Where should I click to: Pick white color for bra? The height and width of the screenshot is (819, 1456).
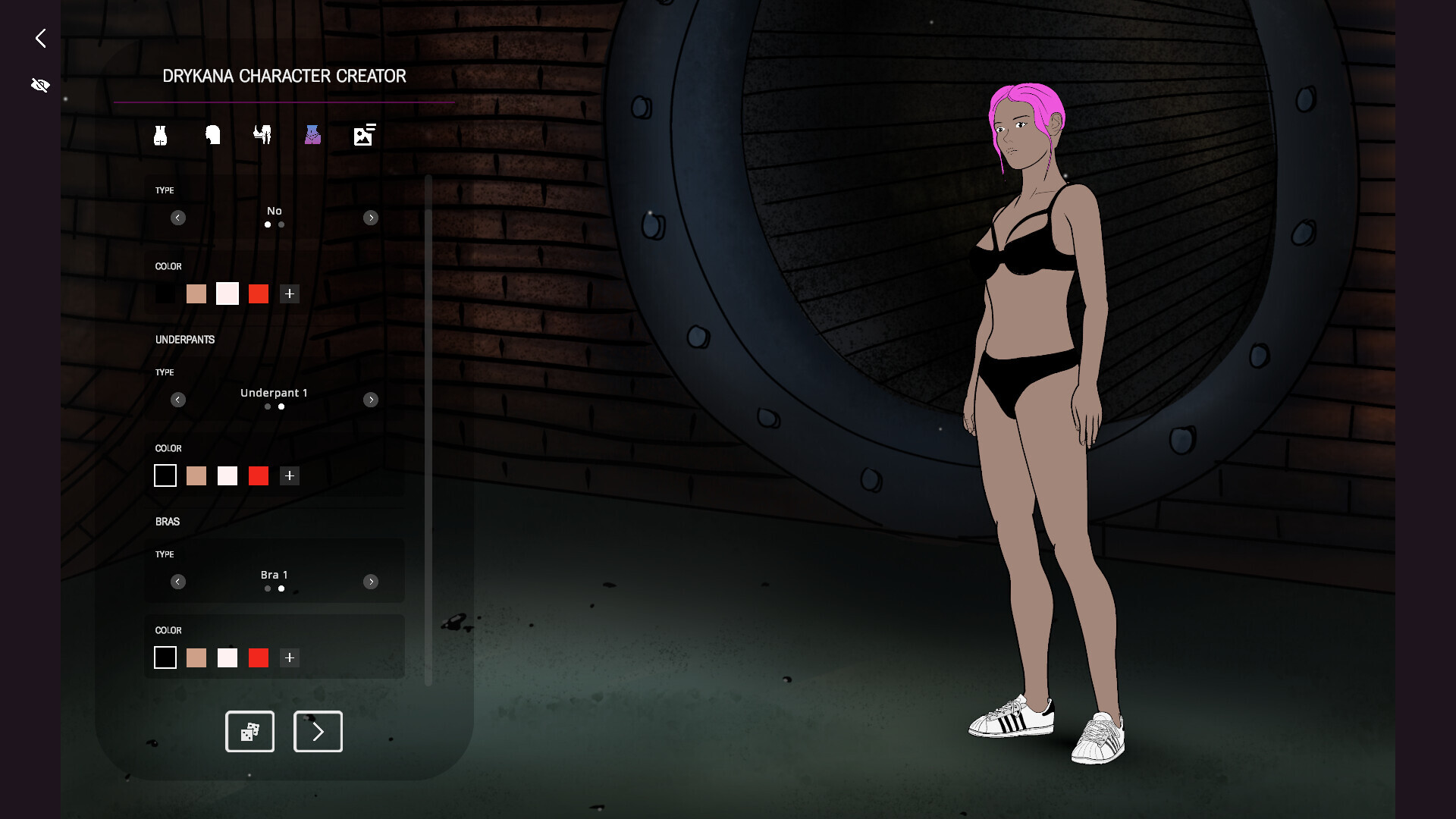[227, 657]
